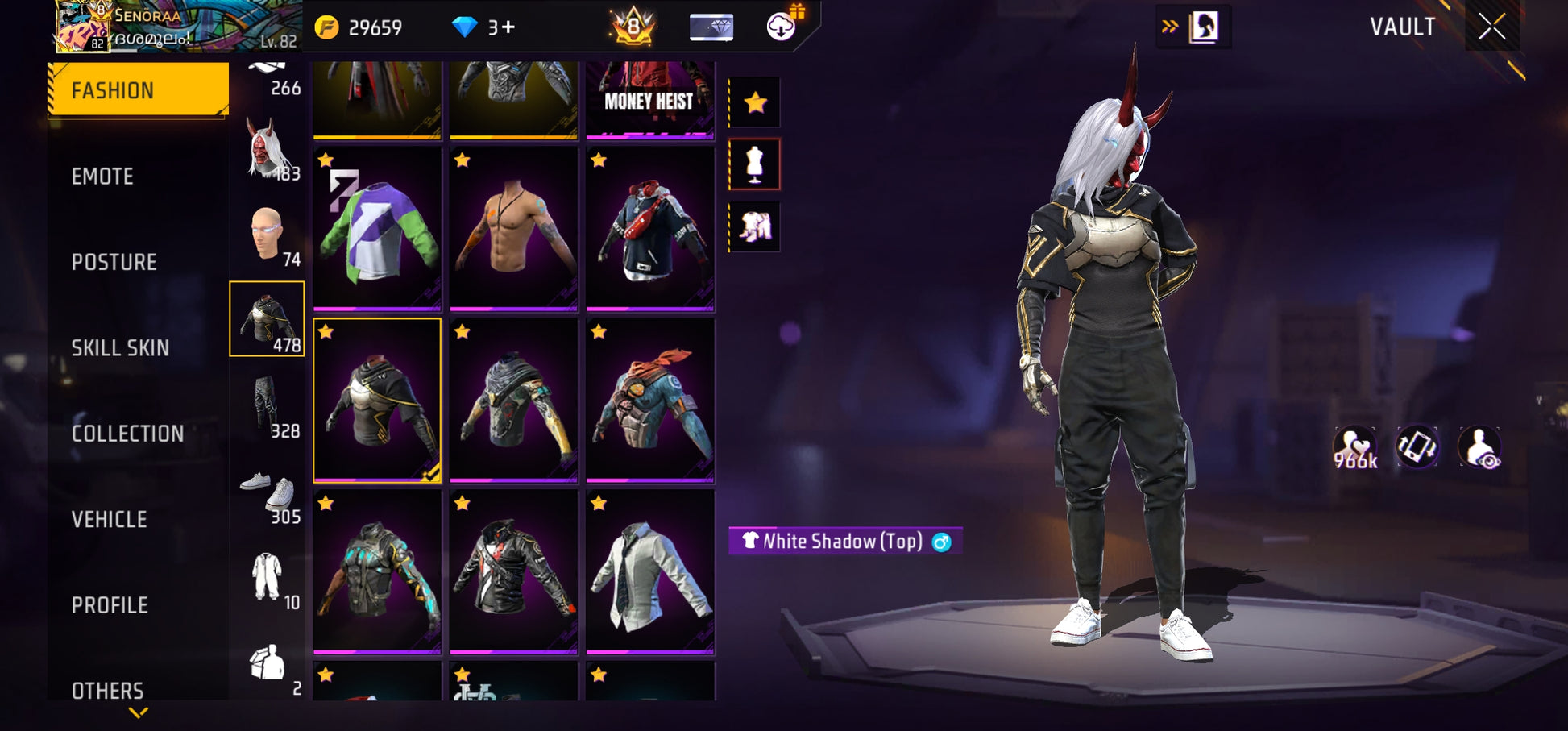Close the Vault screen
The width and height of the screenshot is (1568, 731).
(x=1491, y=27)
